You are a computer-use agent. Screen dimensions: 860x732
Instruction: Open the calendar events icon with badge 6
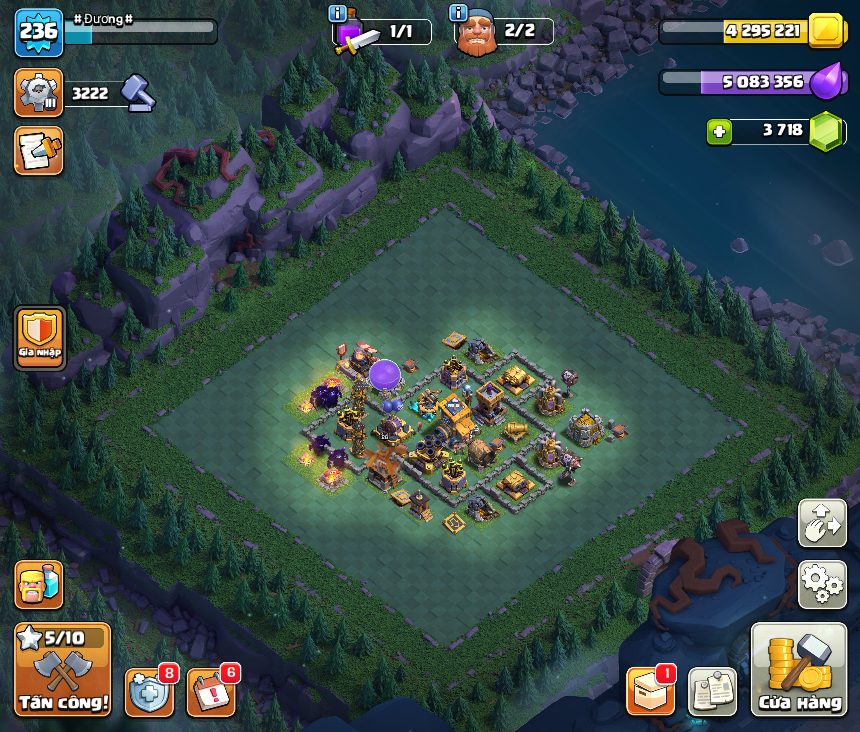(211, 692)
